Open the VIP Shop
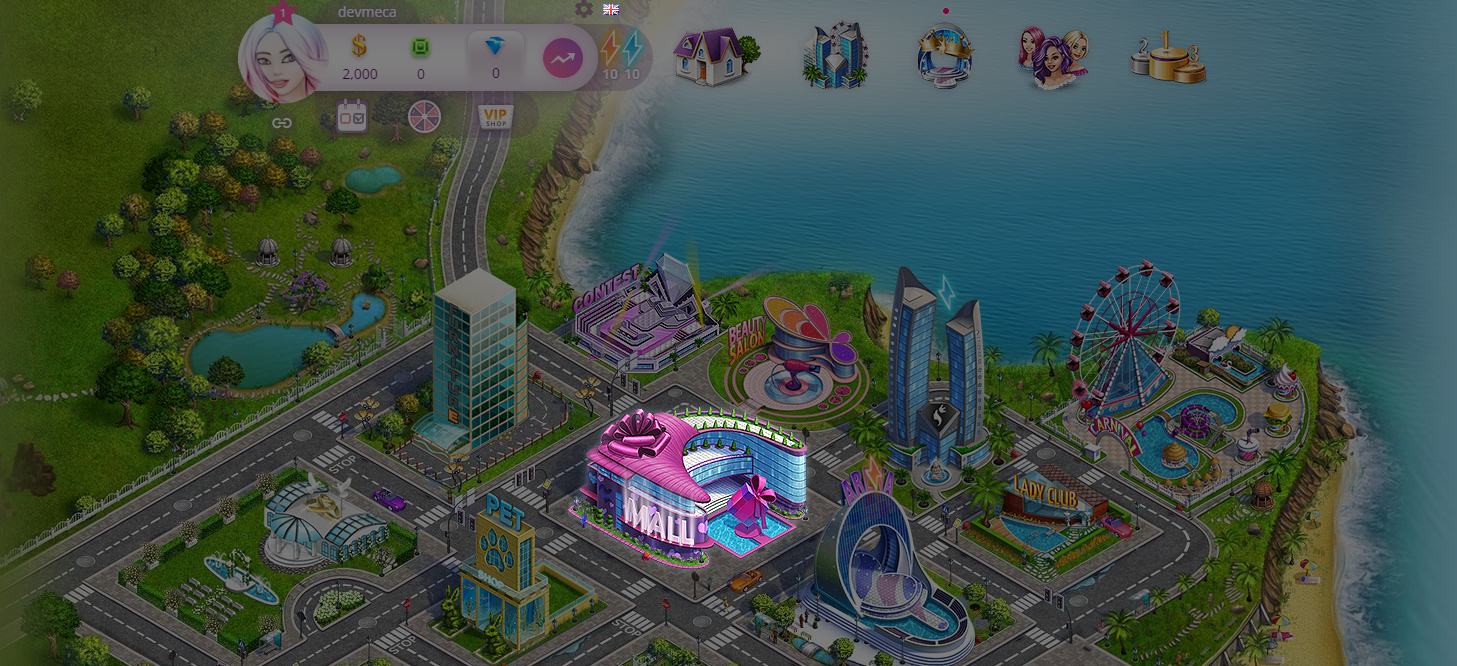Image resolution: width=1457 pixels, height=666 pixels. click(494, 116)
